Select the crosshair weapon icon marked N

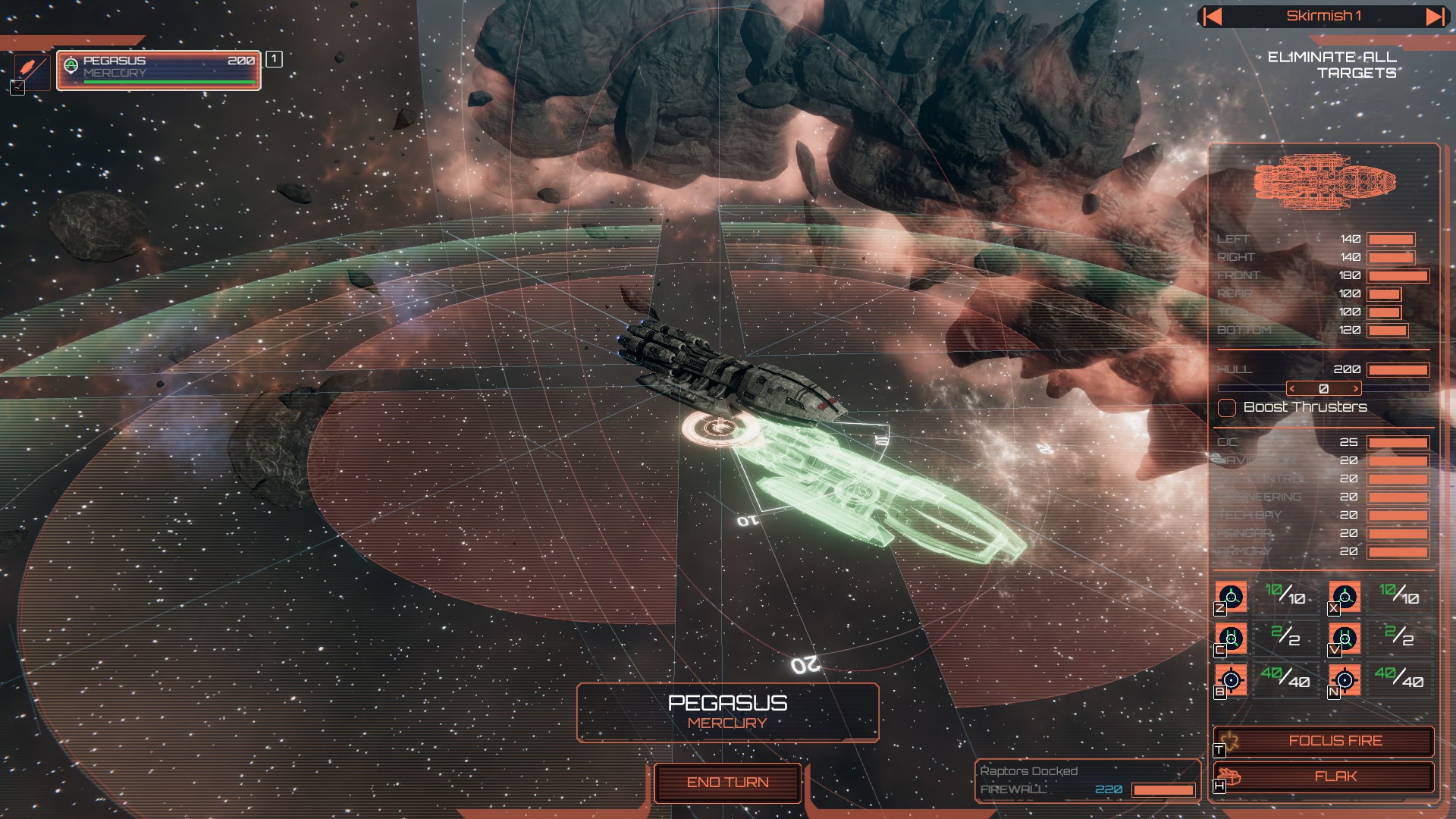(1345, 680)
